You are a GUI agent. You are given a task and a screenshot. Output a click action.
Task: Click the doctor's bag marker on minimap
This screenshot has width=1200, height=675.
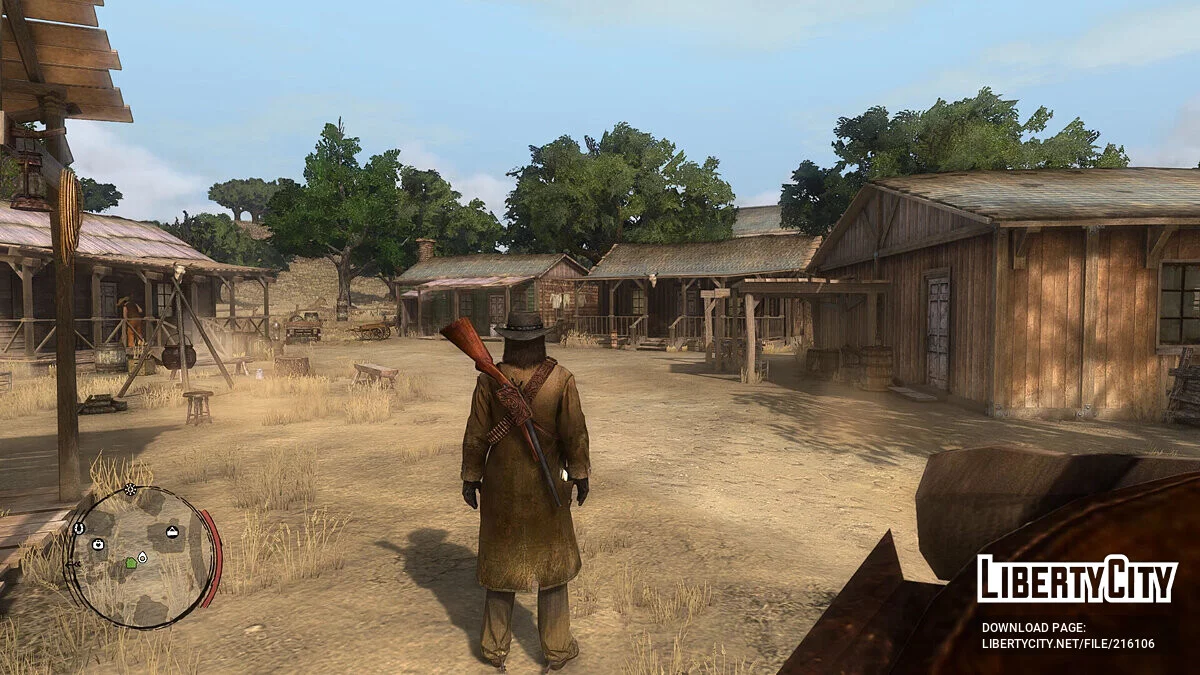click(x=98, y=544)
